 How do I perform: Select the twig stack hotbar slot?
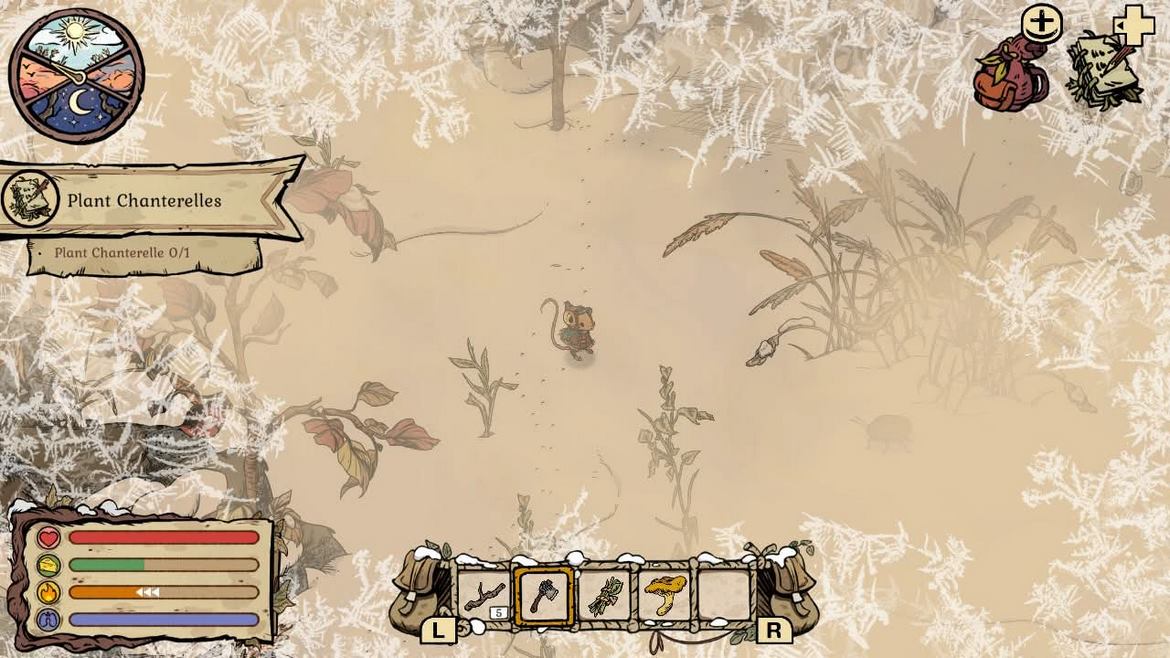coord(484,596)
